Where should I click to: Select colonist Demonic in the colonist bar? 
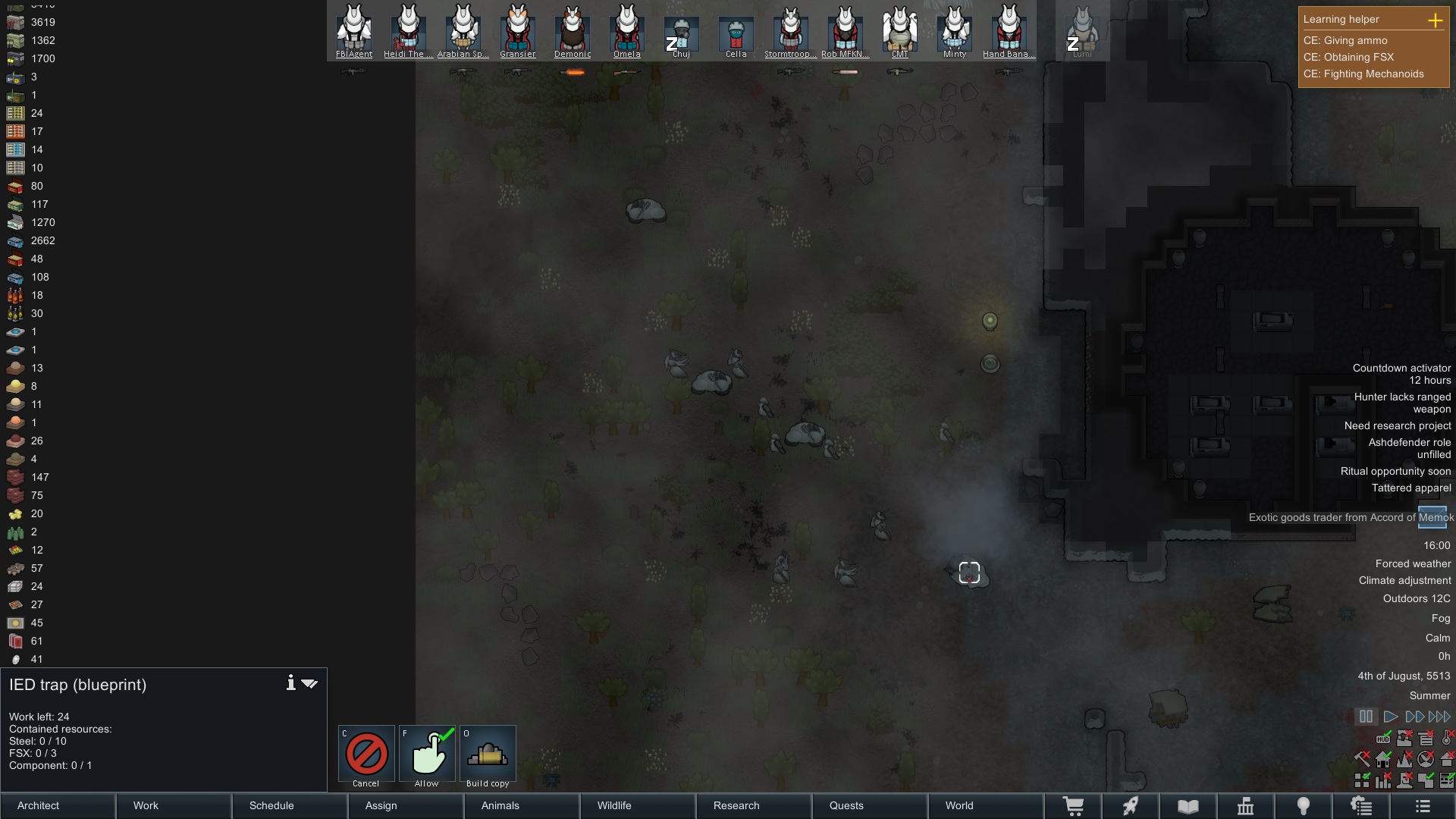point(573,32)
